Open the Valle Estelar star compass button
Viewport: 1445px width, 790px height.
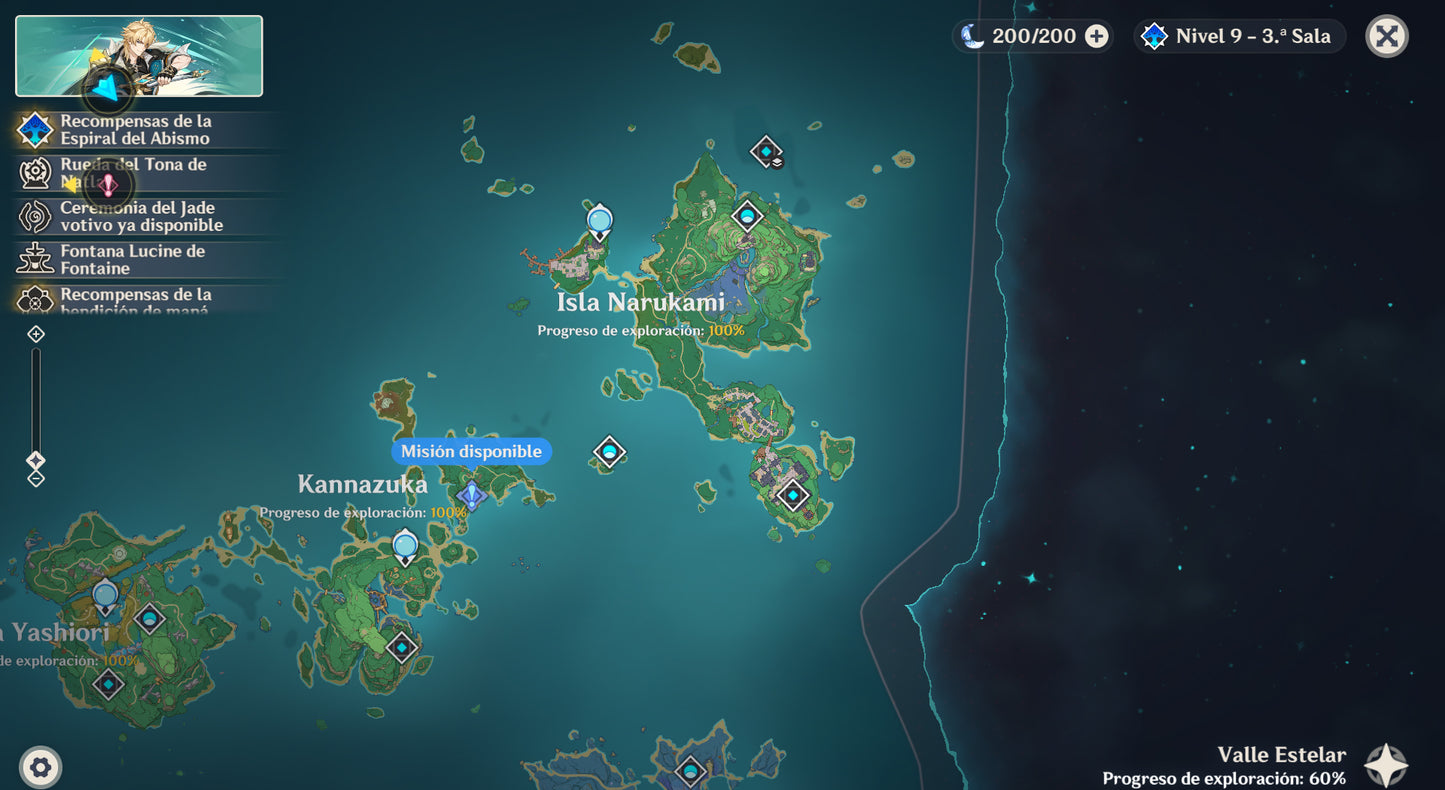(1386, 765)
